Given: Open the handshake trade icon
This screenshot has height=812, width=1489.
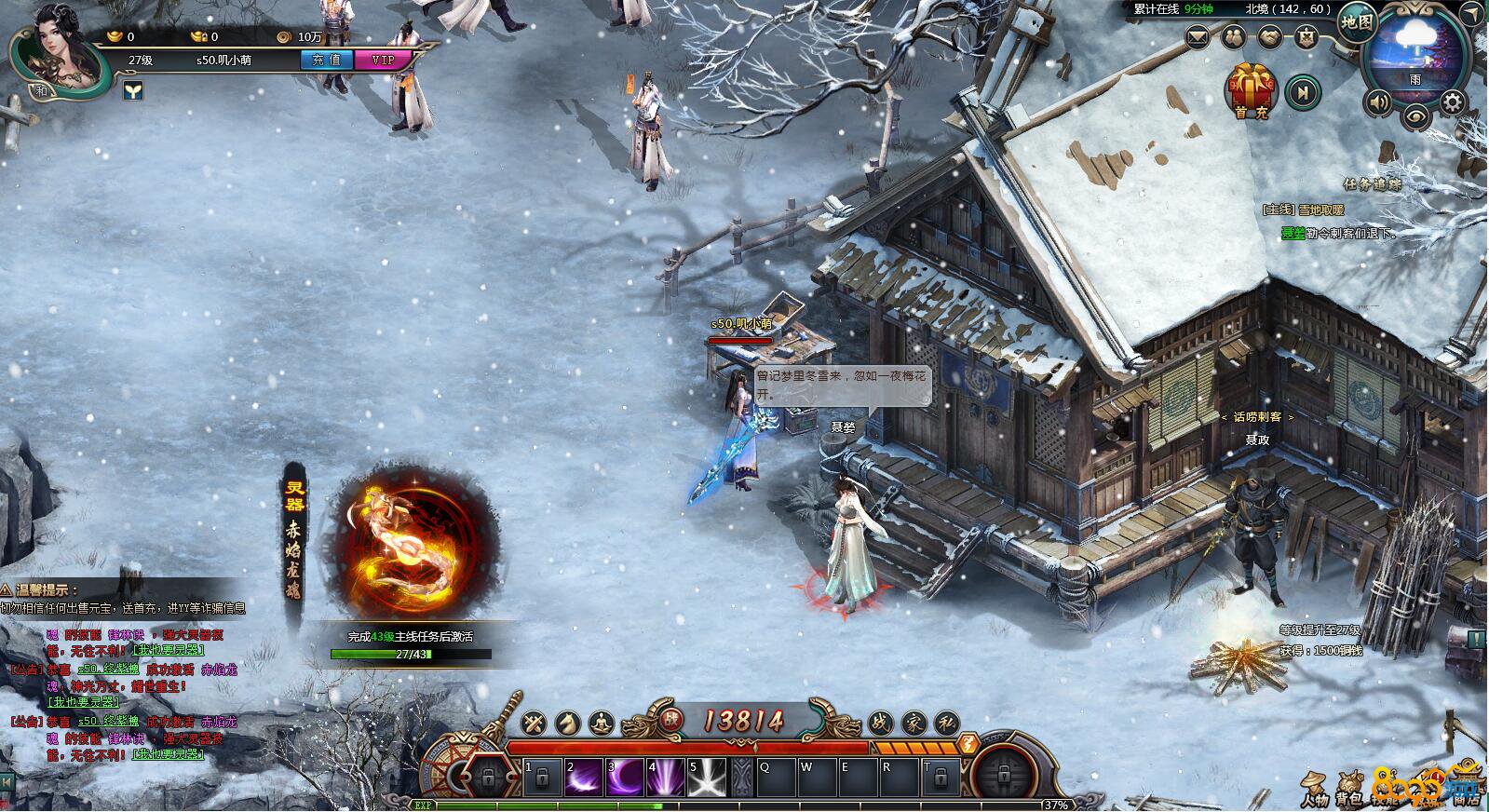Looking at the screenshot, I should pos(1269,38).
